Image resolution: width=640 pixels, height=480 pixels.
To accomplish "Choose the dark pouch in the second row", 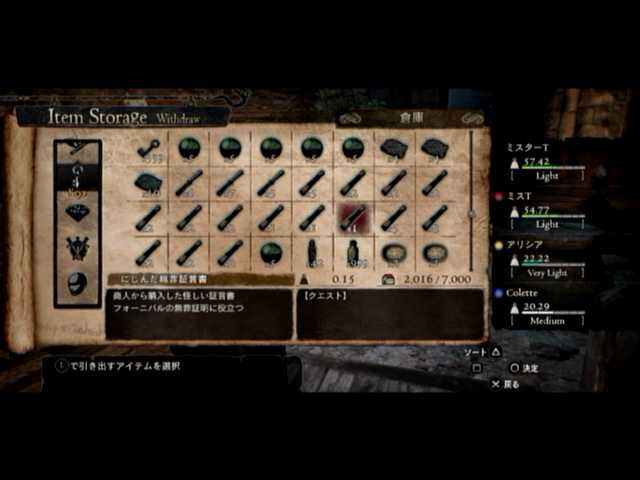I will [148, 182].
